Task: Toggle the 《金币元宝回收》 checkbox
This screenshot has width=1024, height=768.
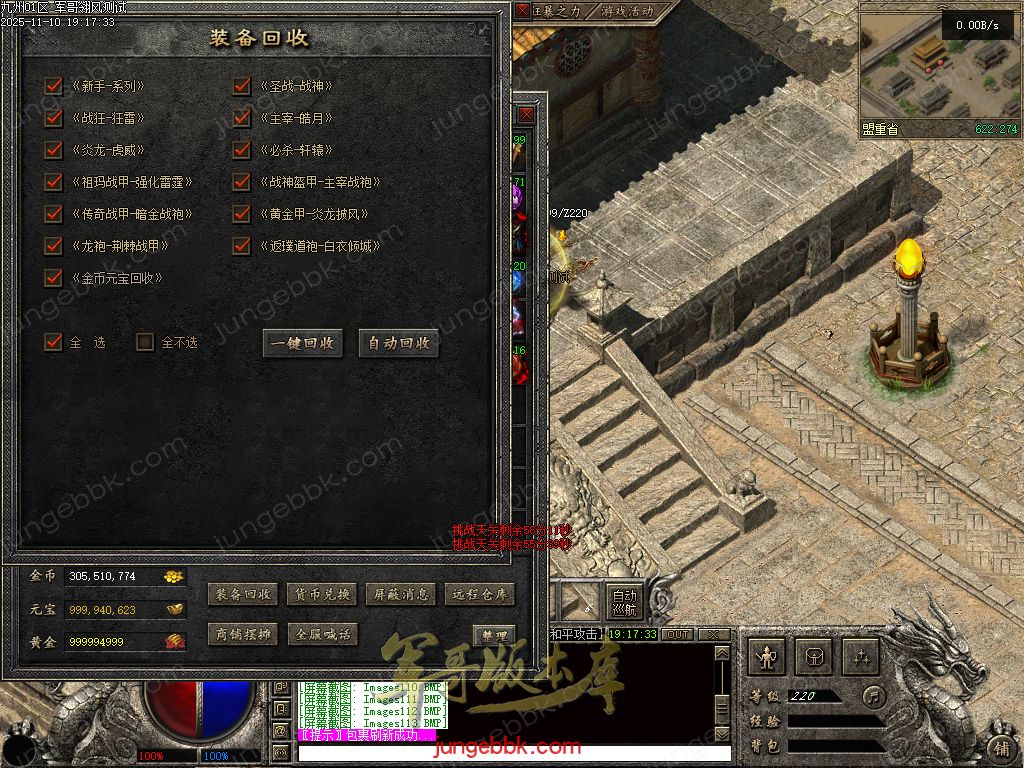Action: pos(54,278)
